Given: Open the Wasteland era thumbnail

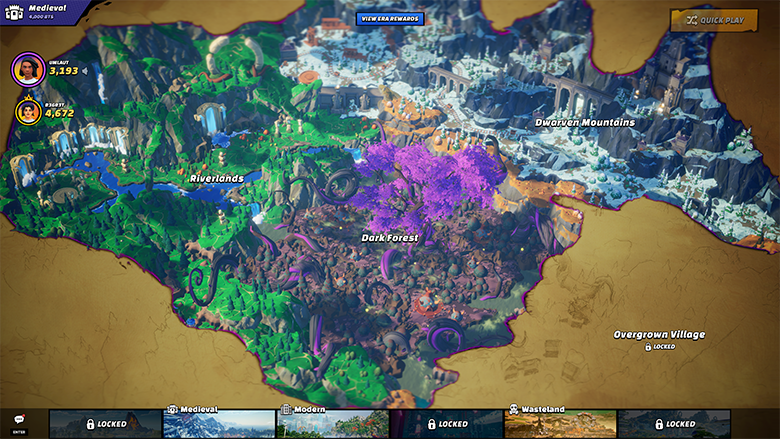Looking at the screenshot, I should coord(560,424).
